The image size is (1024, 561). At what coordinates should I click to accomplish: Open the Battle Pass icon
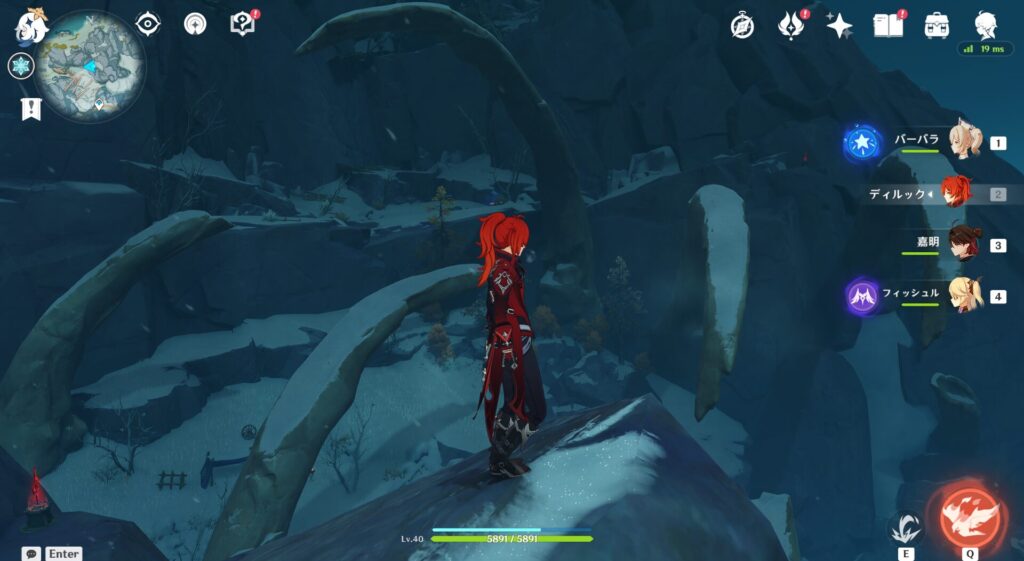(x=791, y=26)
